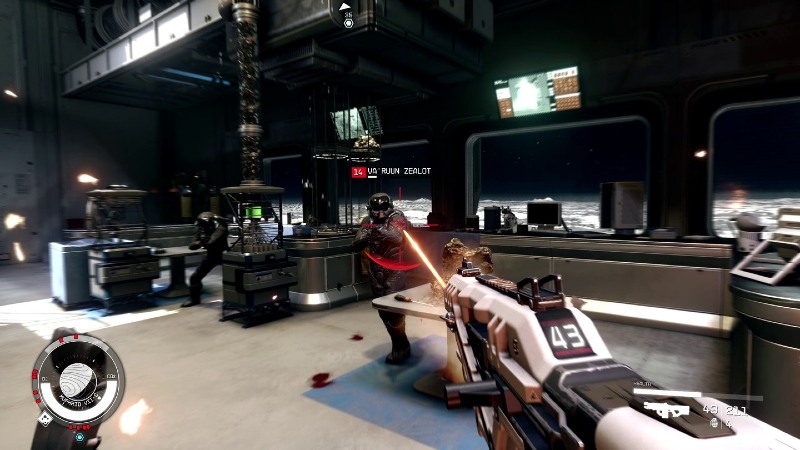Viewport: 800px width, 450px height.
Task: Select the equipped rifle weapon icon
Action: pos(663,408)
